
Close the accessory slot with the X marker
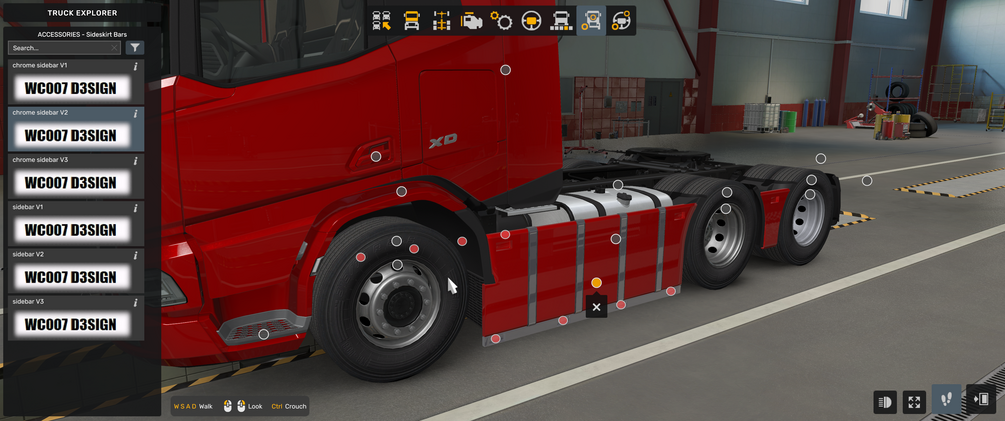596,307
